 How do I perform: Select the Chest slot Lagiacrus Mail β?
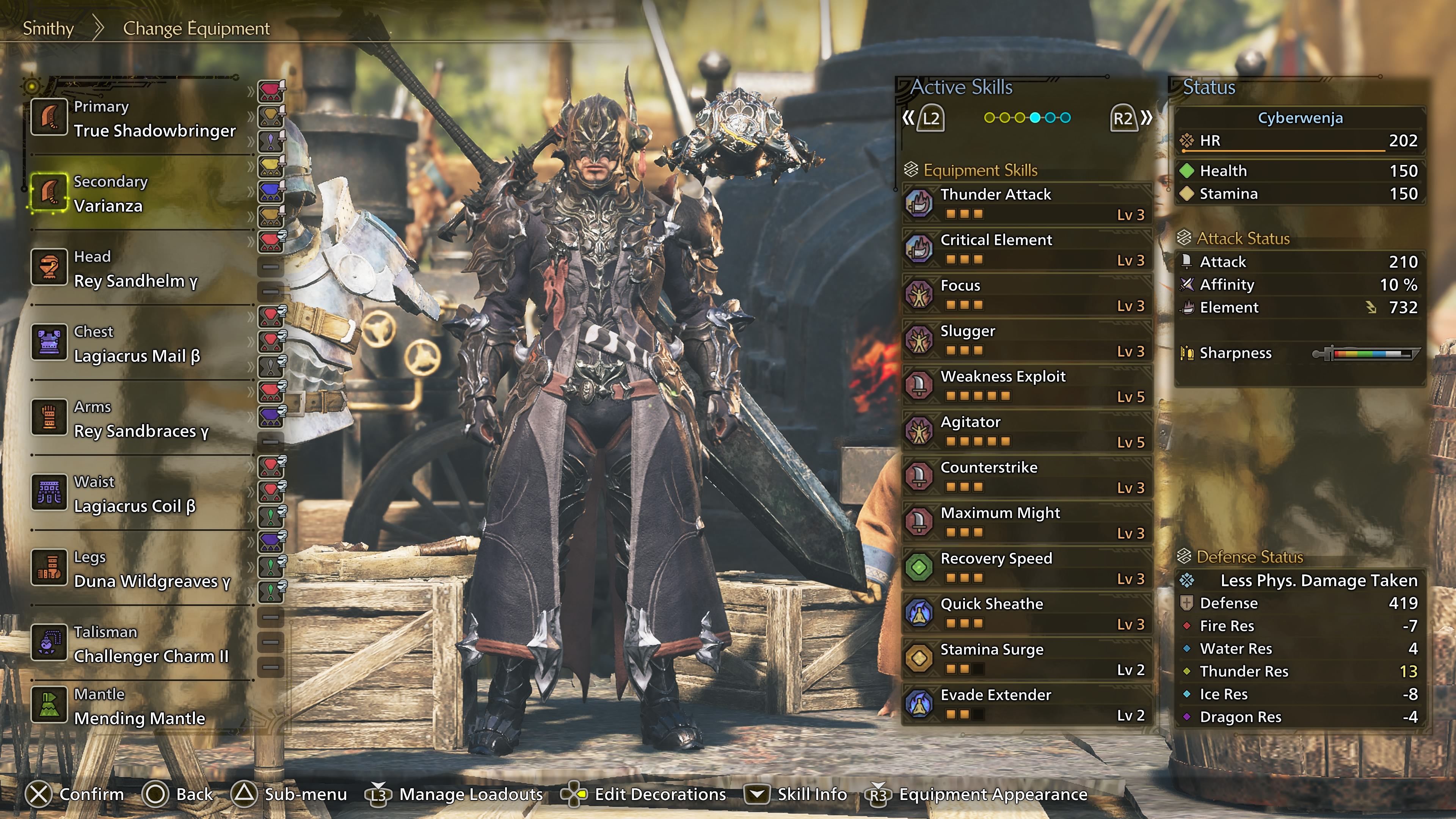coord(141,344)
